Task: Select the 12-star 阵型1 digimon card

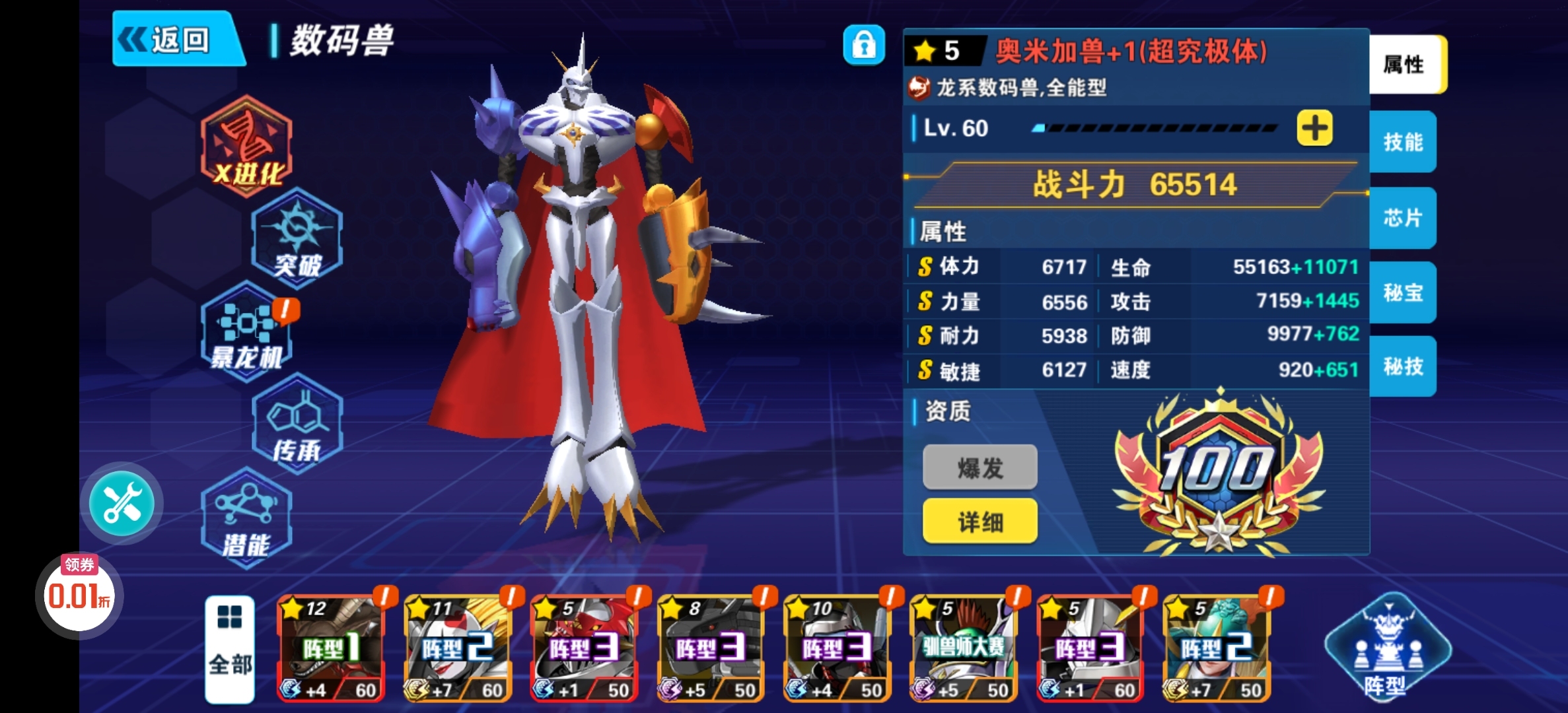Action: (x=329, y=648)
